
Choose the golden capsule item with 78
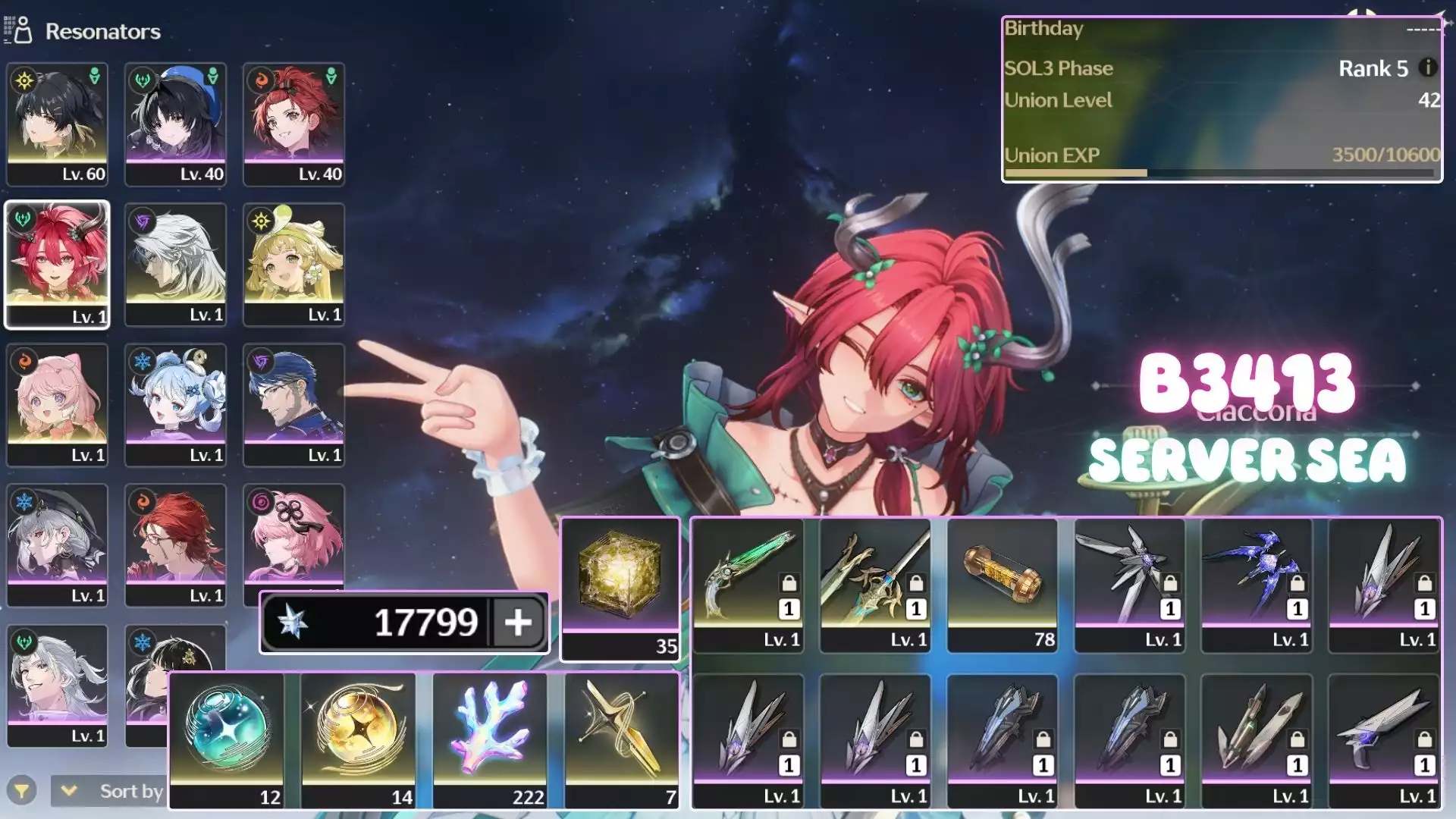[x=1003, y=584]
